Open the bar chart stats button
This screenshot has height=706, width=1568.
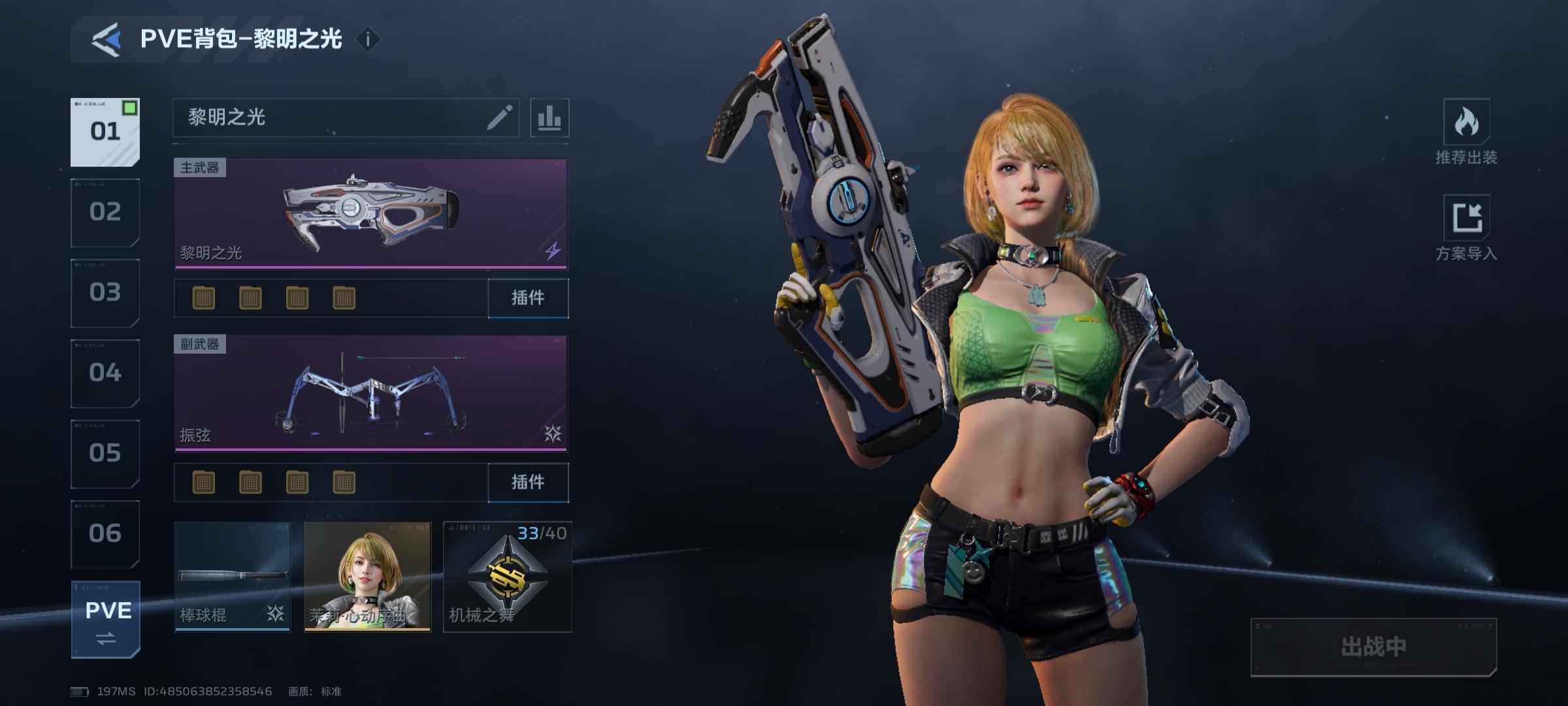(x=549, y=118)
